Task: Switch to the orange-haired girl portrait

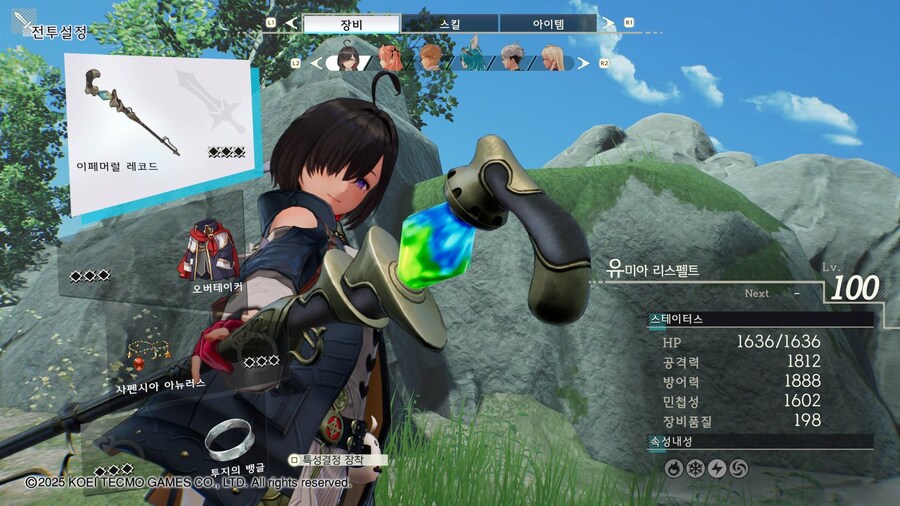Action: click(x=391, y=58)
